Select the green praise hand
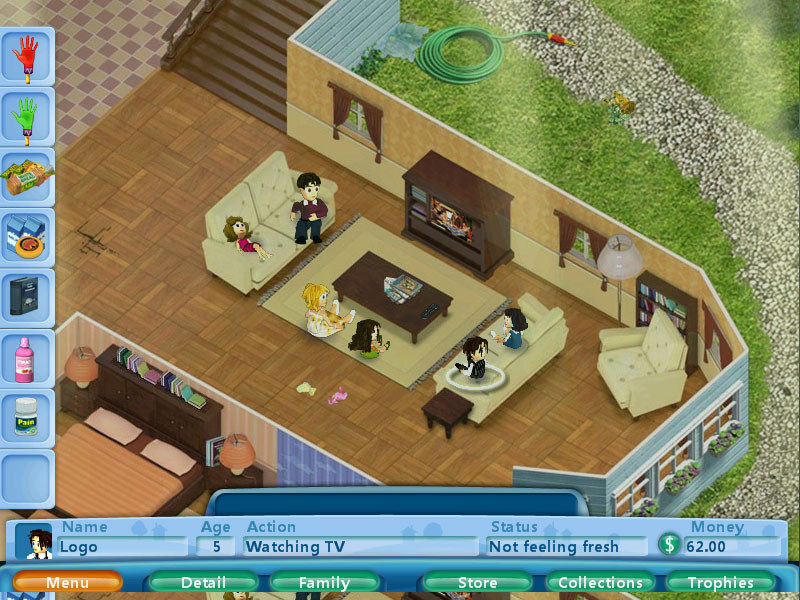Viewport: 800px width, 600px height. pyautogui.click(x=26, y=118)
